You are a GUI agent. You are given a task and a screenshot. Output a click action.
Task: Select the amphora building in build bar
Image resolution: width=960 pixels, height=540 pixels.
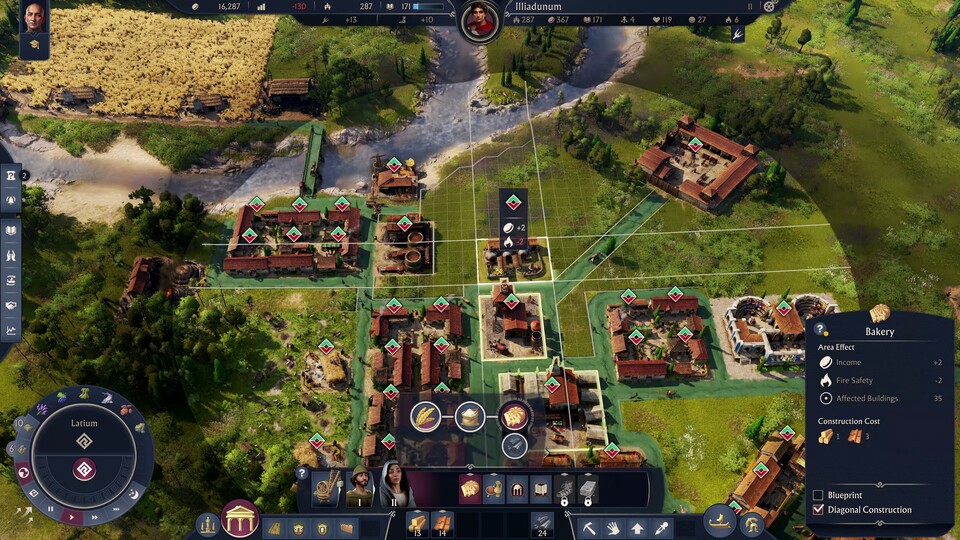pos(494,489)
